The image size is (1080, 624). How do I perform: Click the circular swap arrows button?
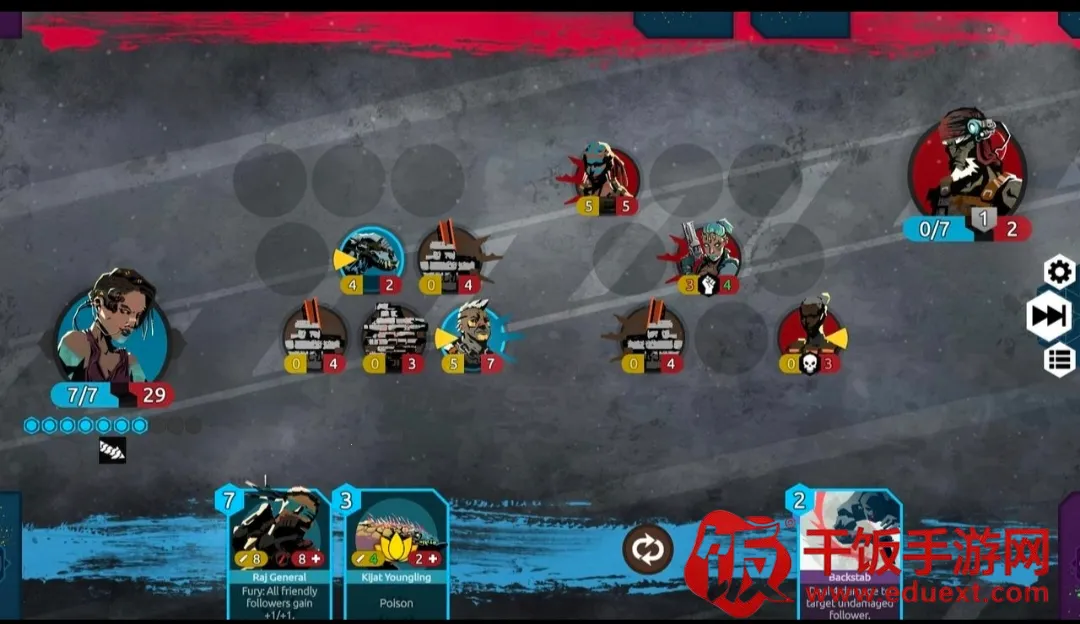pyautogui.click(x=647, y=549)
